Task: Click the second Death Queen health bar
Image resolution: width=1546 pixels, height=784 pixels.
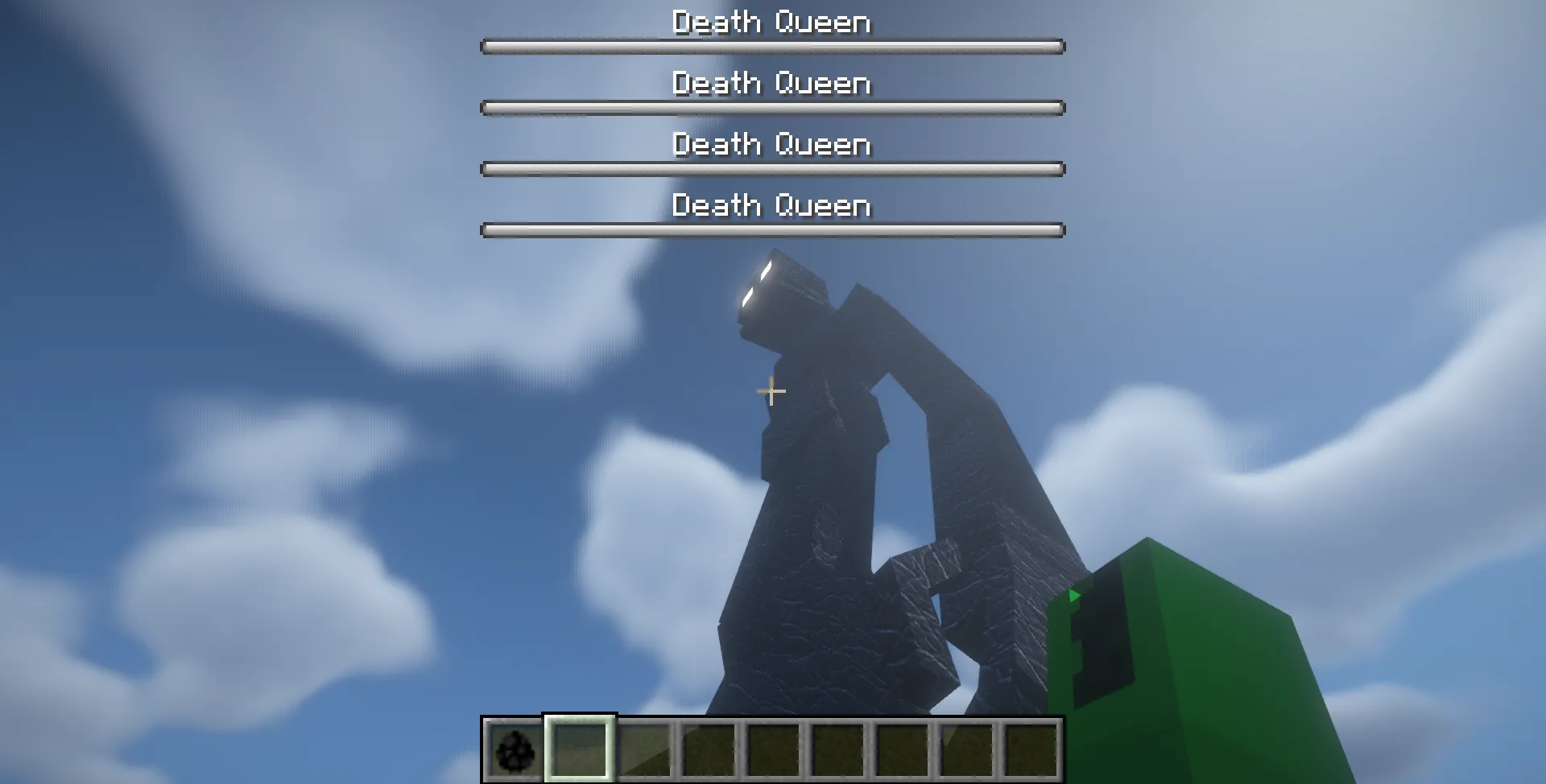Action: 771,107
